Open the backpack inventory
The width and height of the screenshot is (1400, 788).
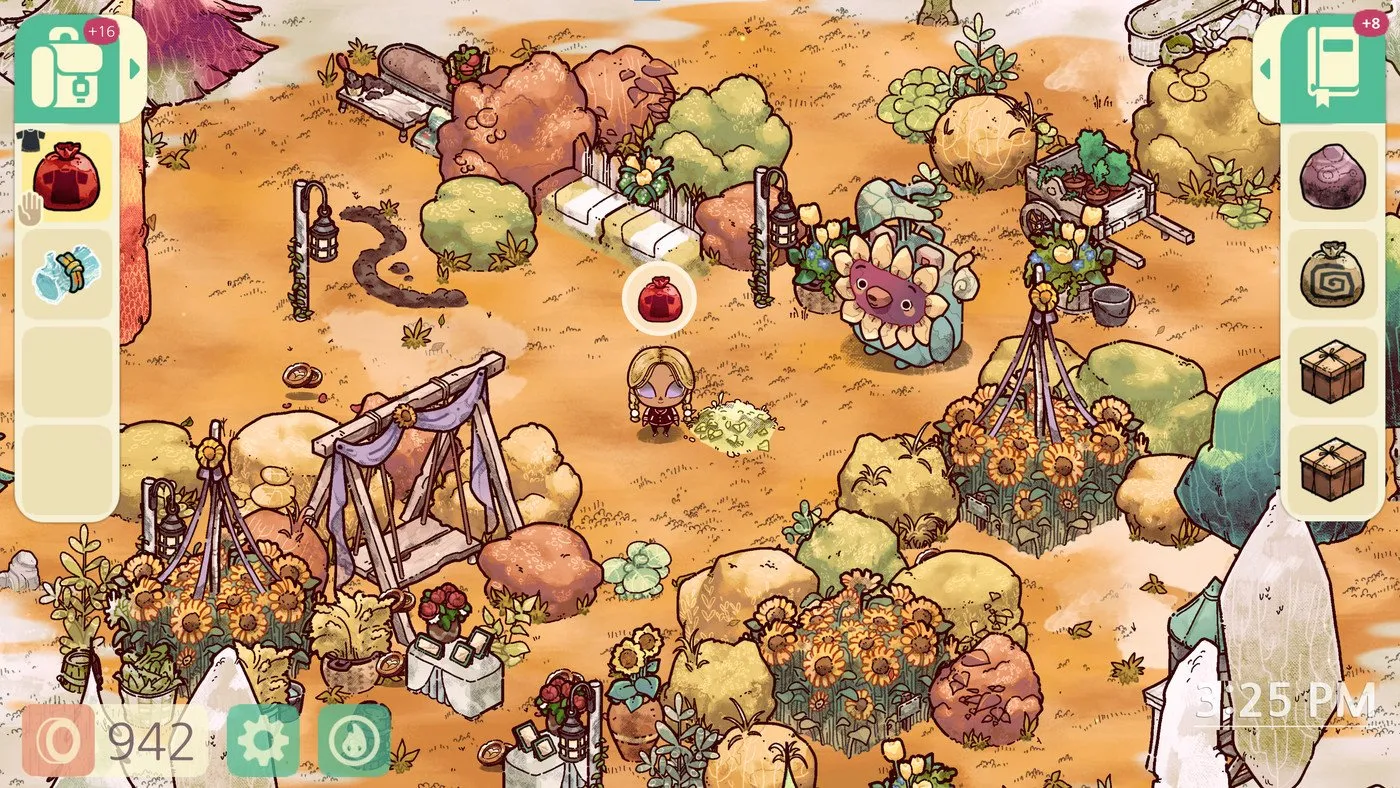point(65,68)
